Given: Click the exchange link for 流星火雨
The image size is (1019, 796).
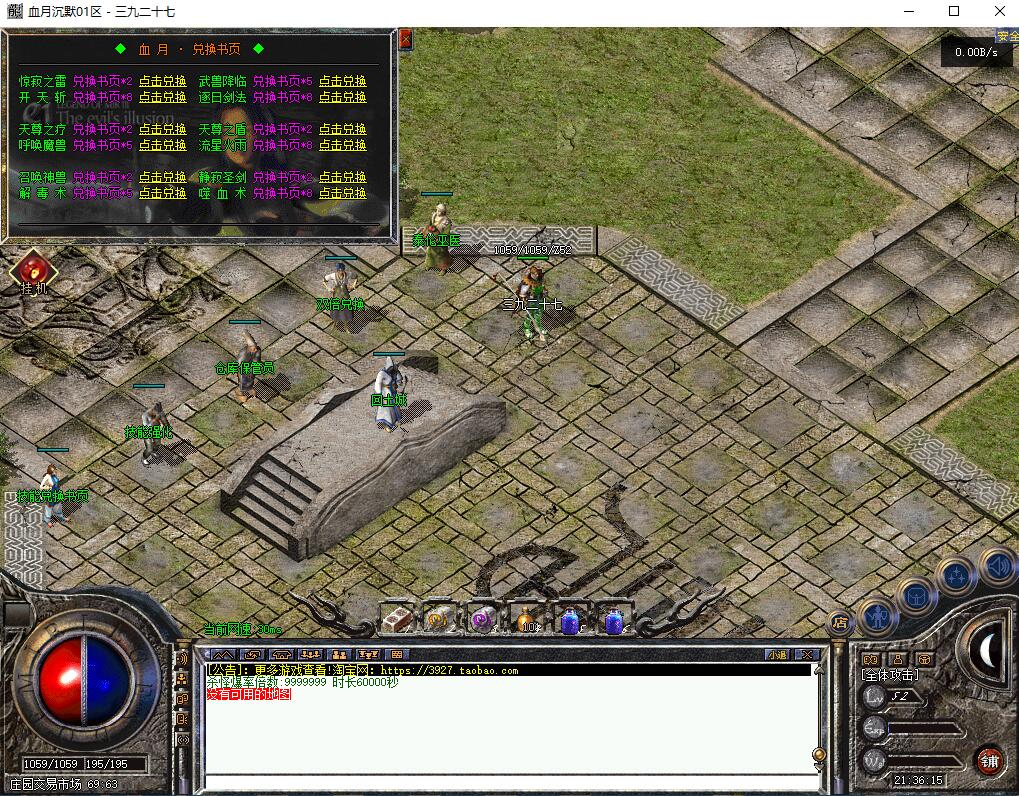Looking at the screenshot, I should [342, 145].
